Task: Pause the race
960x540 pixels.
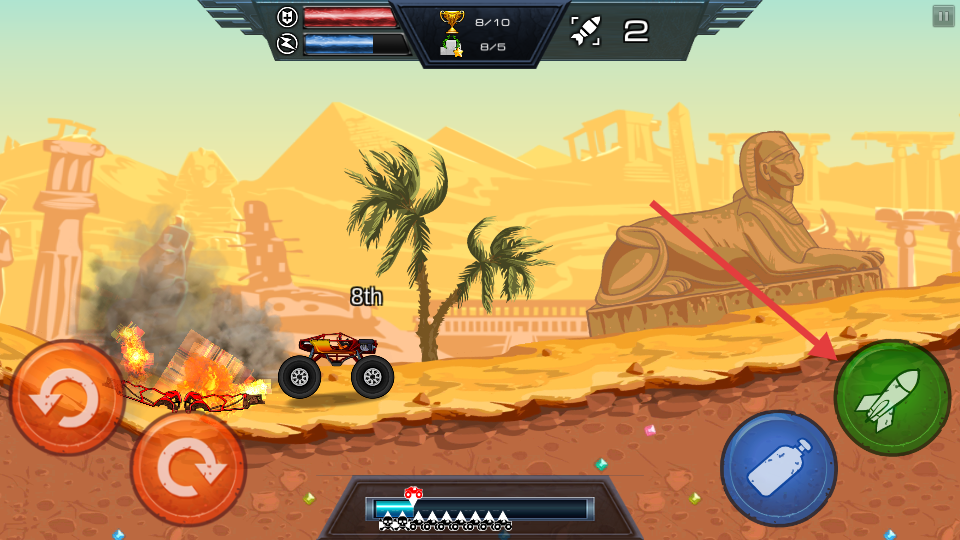Action: 943,15
